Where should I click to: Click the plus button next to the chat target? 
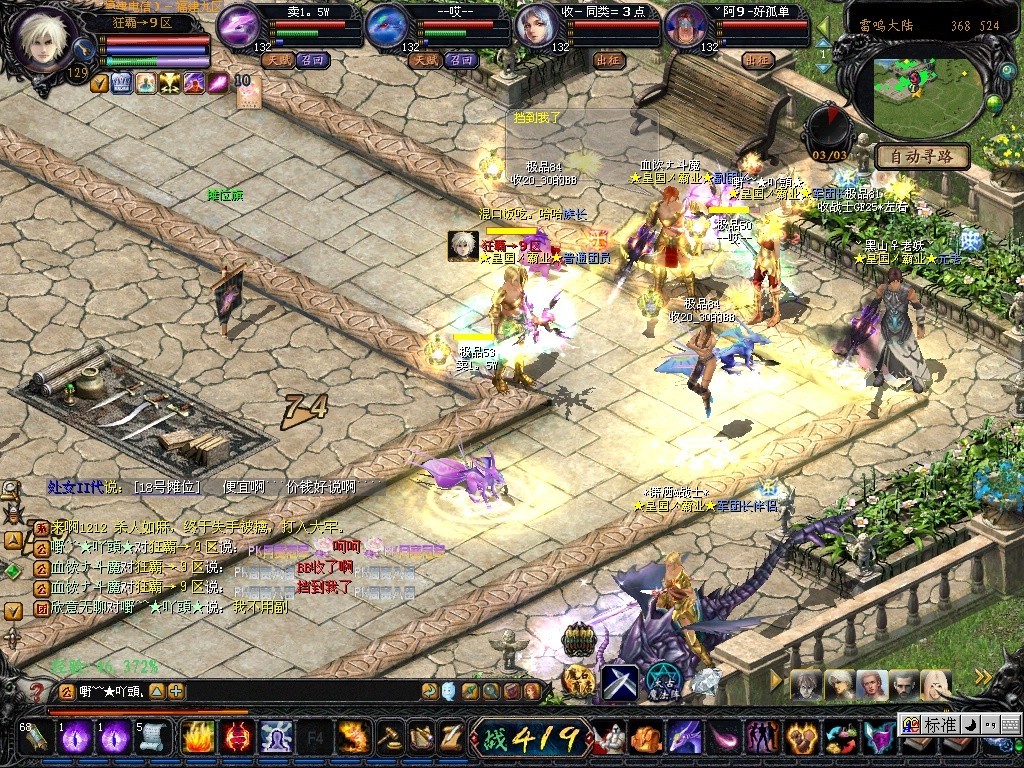tap(176, 691)
